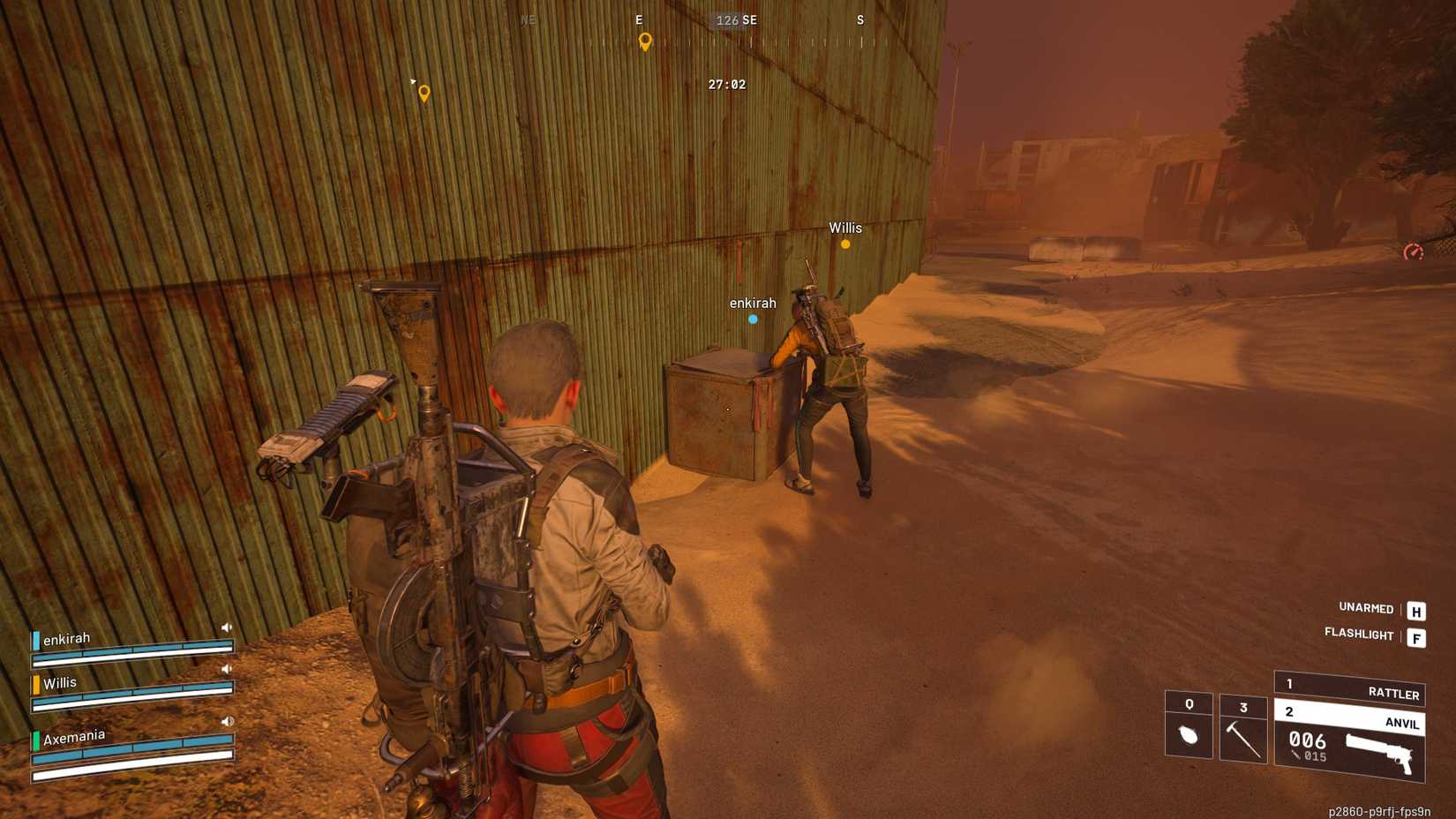Click the FLASHLIGHT 'F' keybind icon
Screen dimensions: 1456x819
click(1416, 635)
